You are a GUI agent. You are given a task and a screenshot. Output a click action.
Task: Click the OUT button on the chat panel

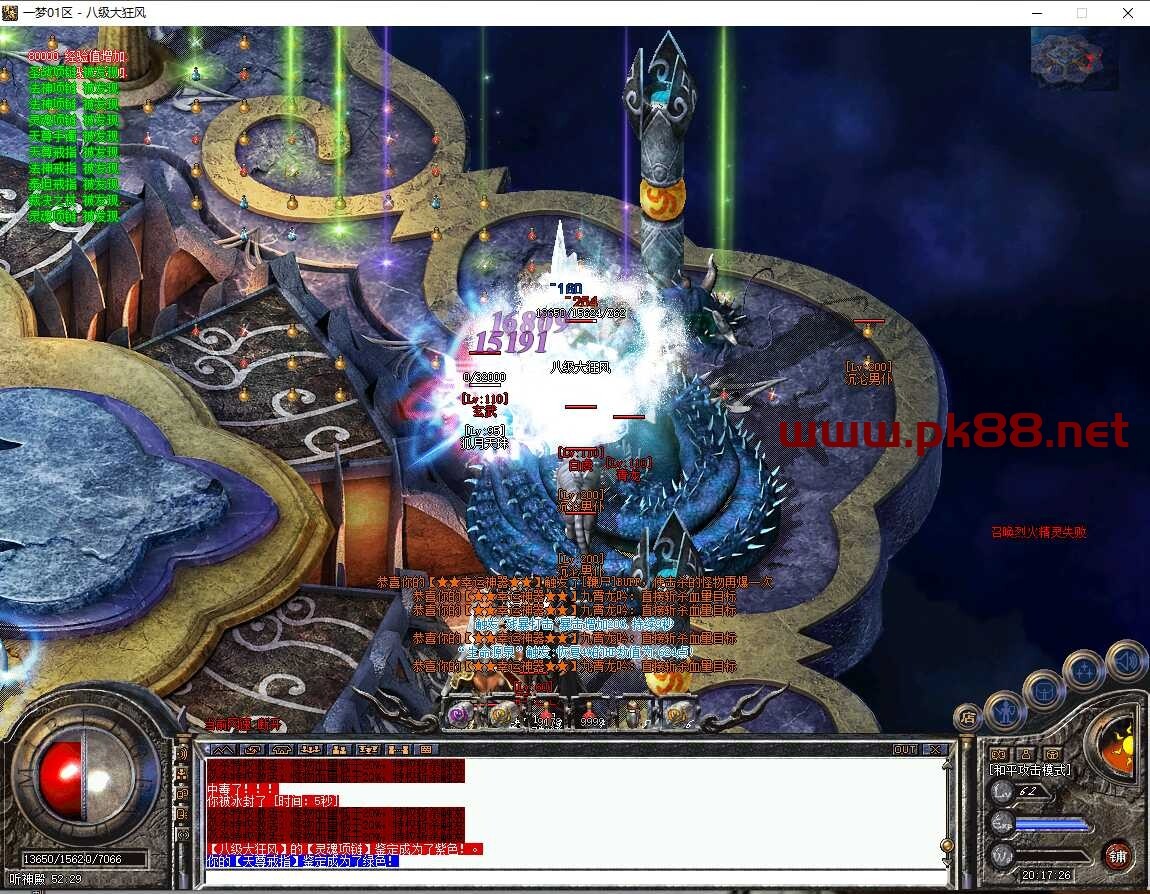coord(905,749)
